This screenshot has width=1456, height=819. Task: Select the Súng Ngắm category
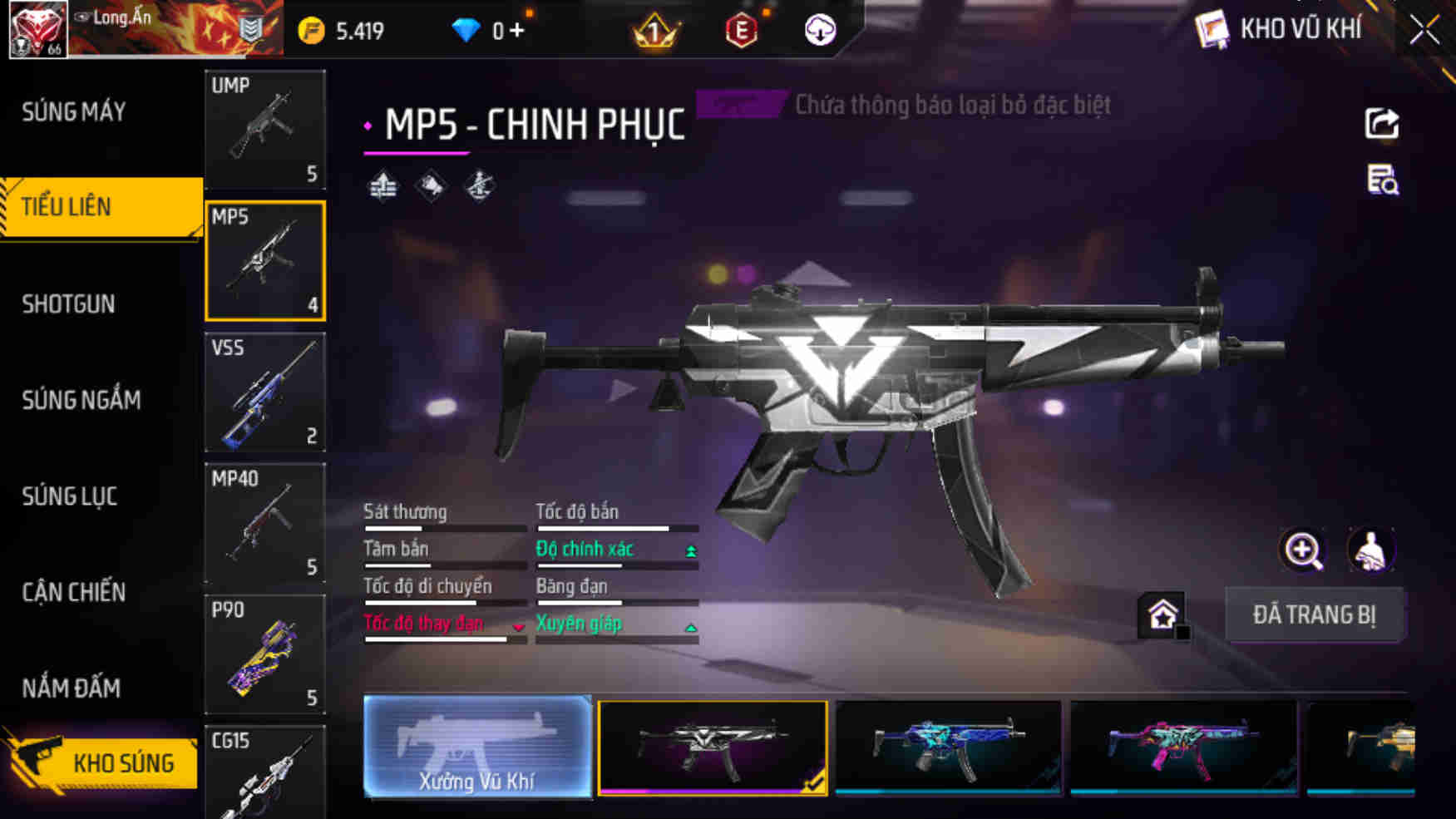81,401
